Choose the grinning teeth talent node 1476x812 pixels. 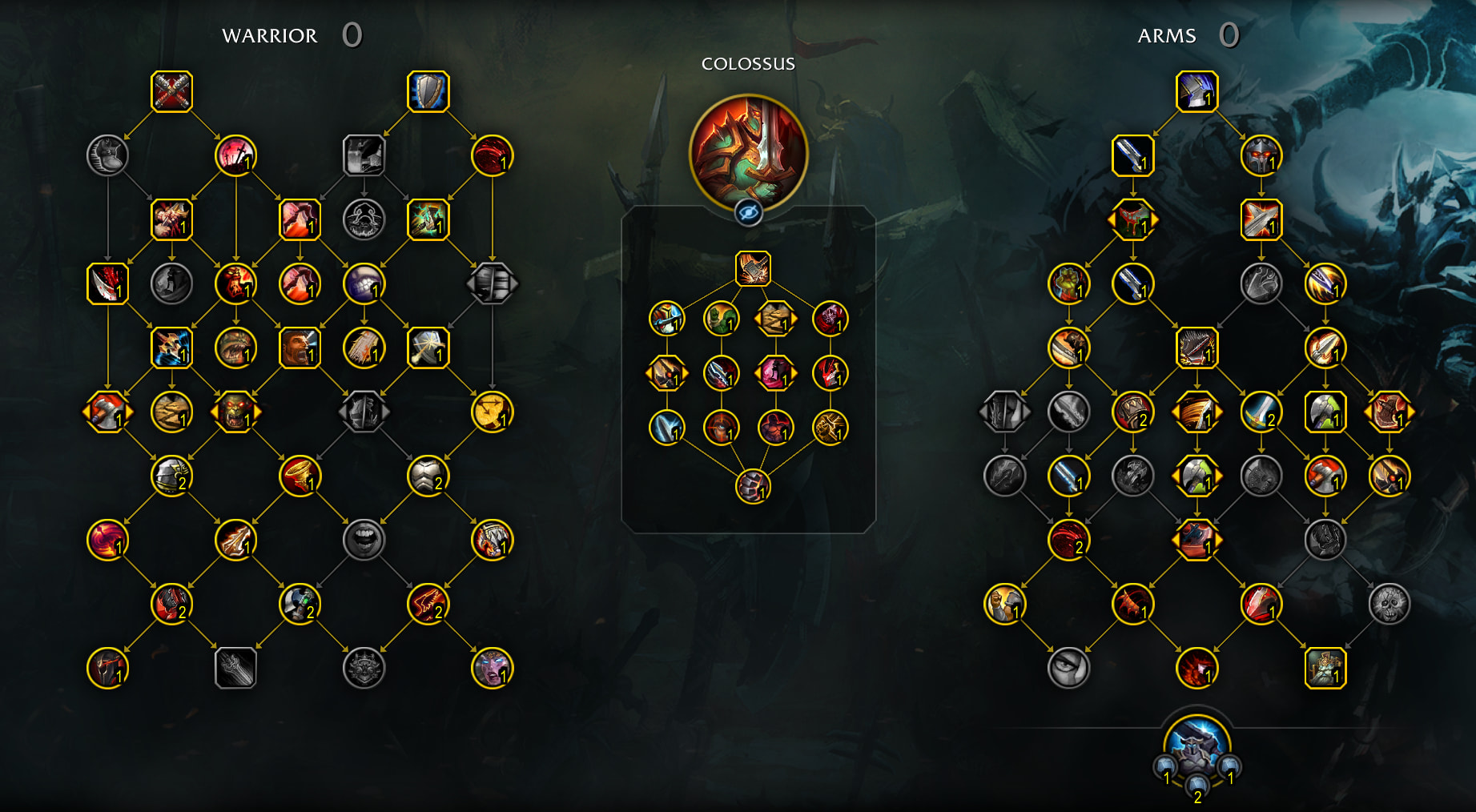364,283
